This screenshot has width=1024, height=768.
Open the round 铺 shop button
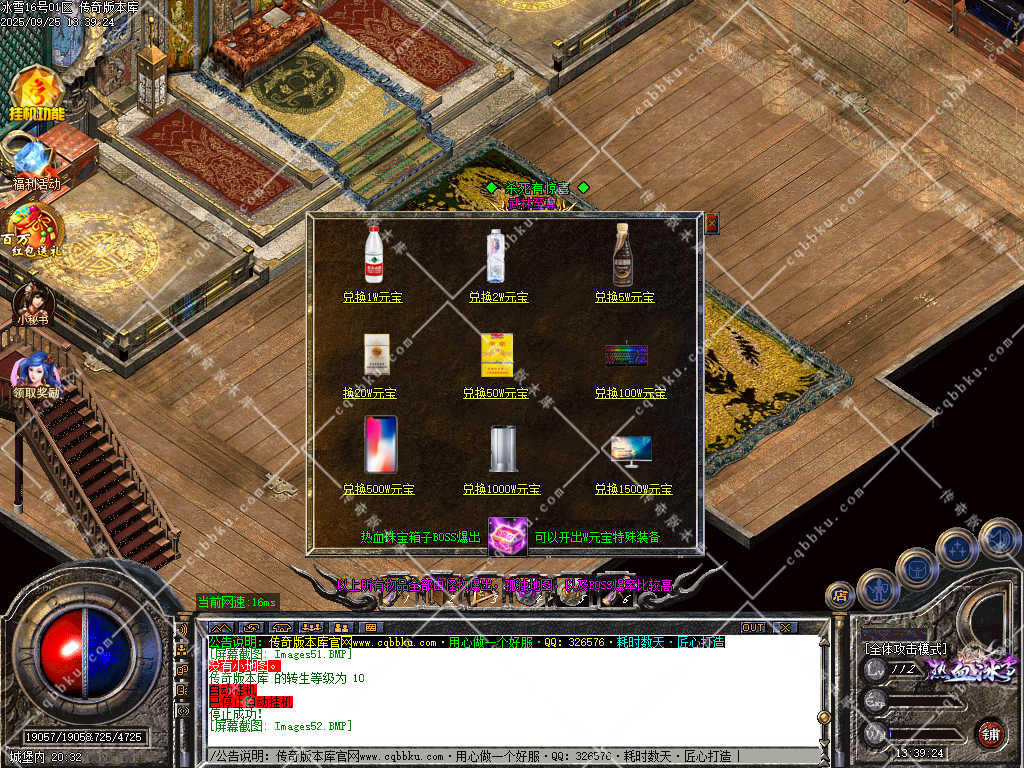pyautogui.click(x=990, y=733)
